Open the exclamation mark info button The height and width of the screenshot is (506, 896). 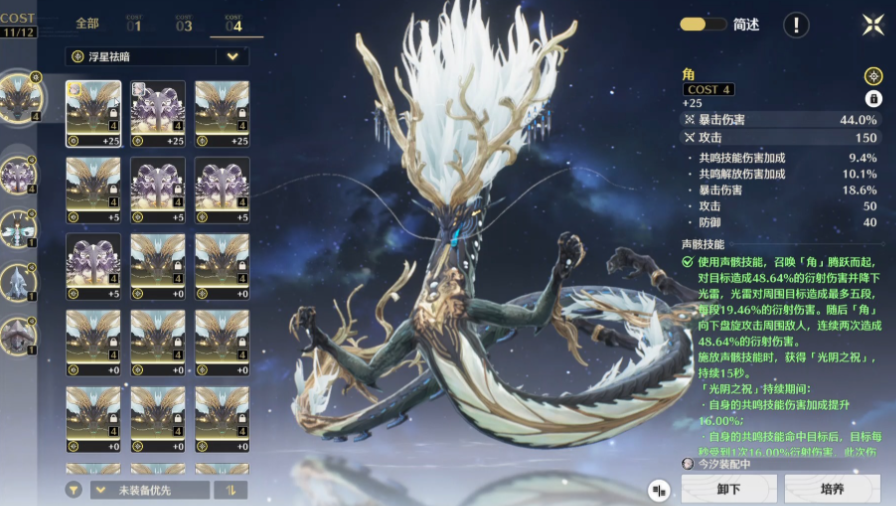796,25
